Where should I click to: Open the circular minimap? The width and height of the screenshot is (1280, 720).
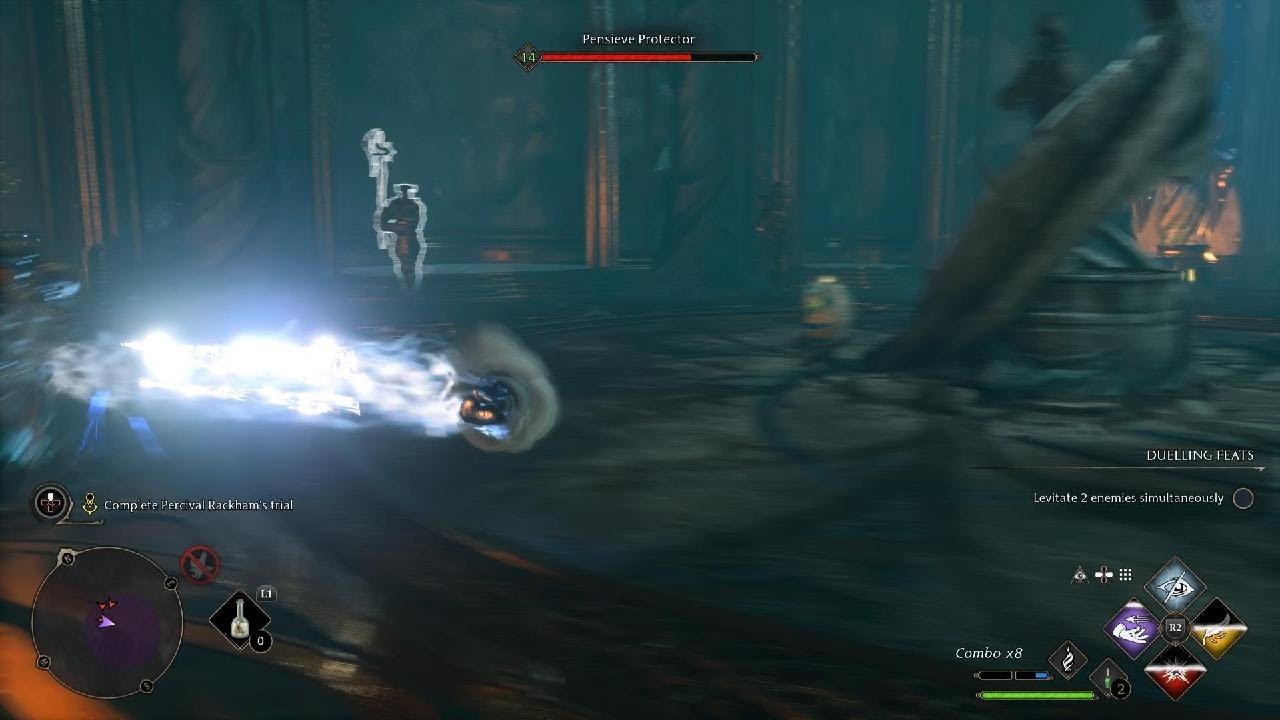point(107,620)
